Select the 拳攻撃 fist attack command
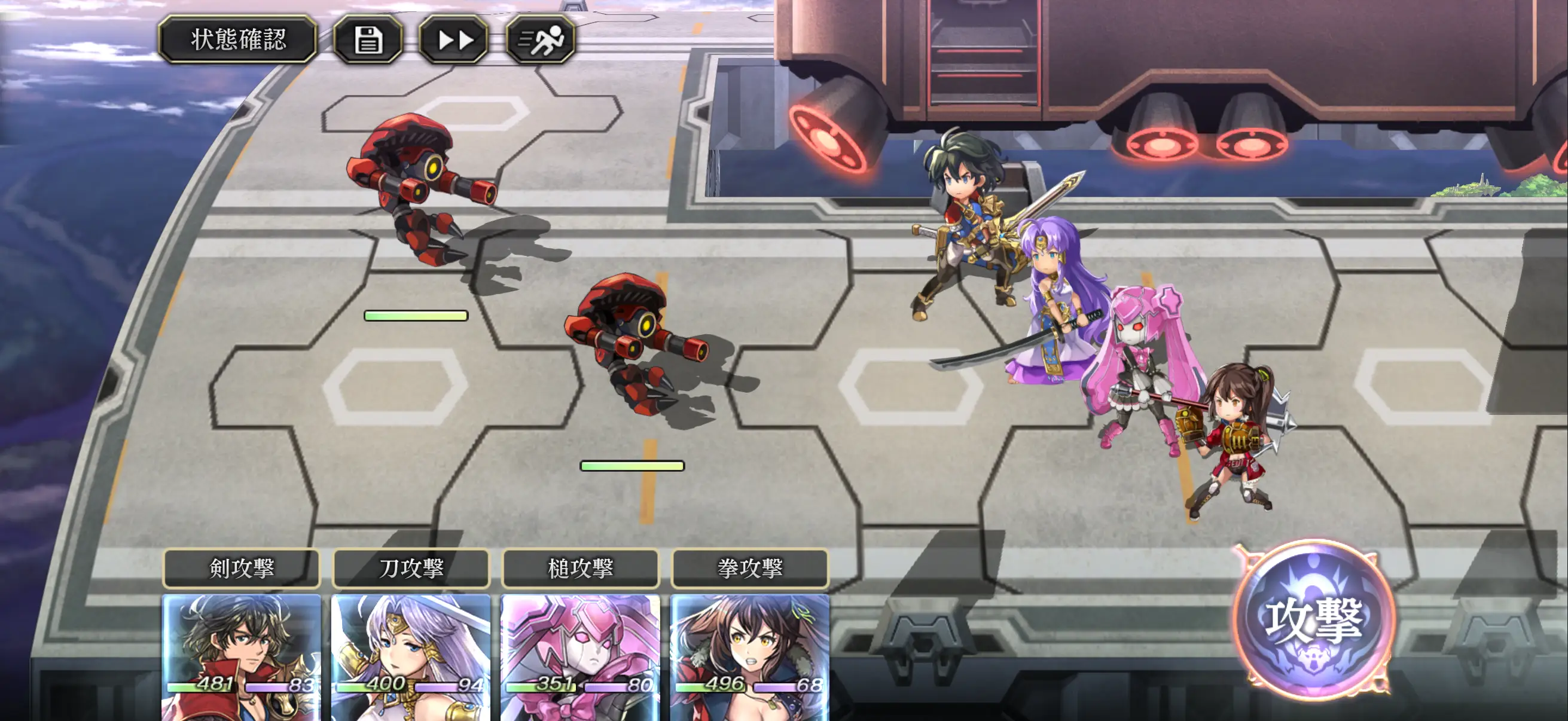1568x721 pixels. (750, 569)
